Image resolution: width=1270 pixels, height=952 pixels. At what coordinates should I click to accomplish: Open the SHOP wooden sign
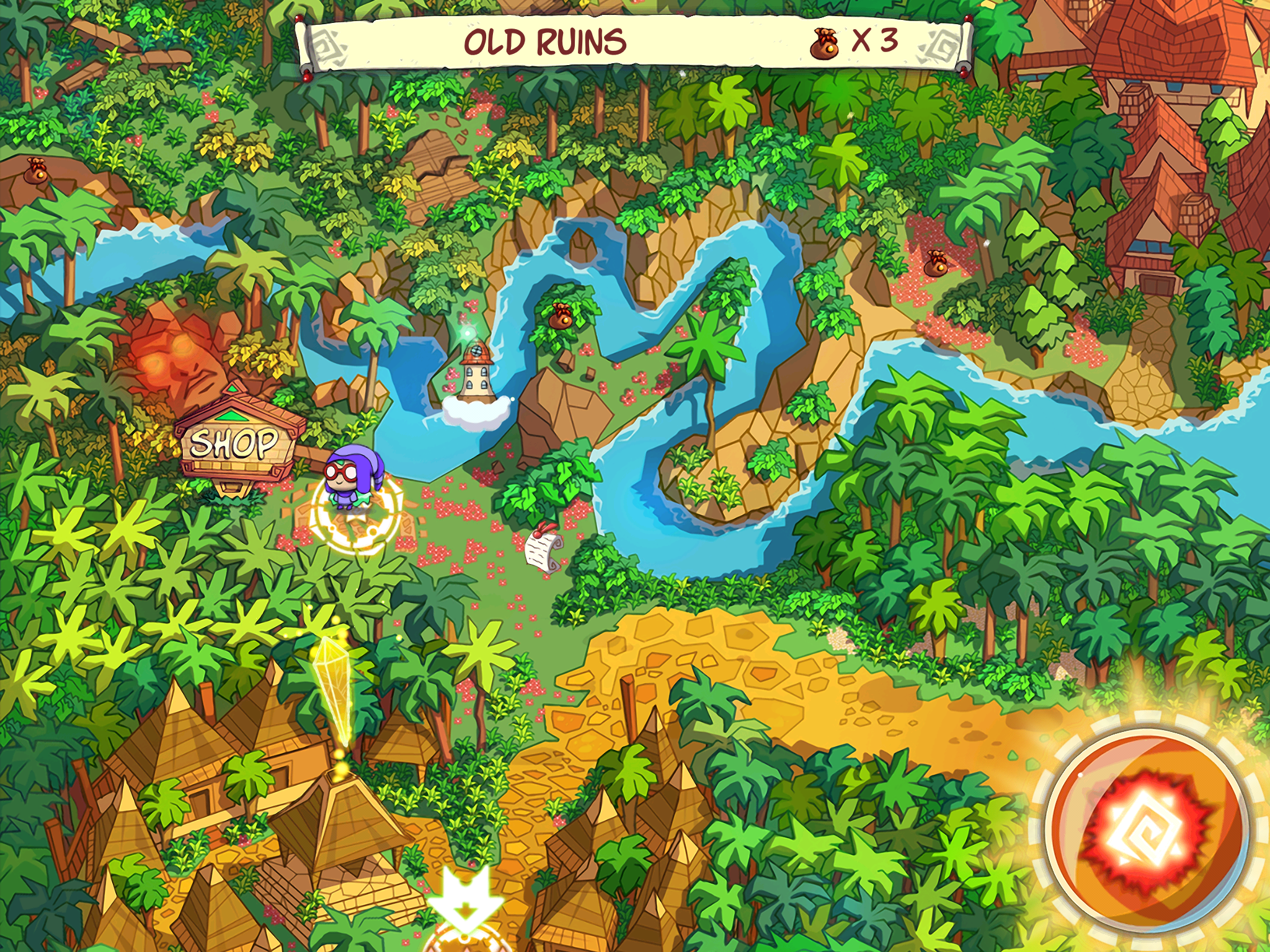234,444
